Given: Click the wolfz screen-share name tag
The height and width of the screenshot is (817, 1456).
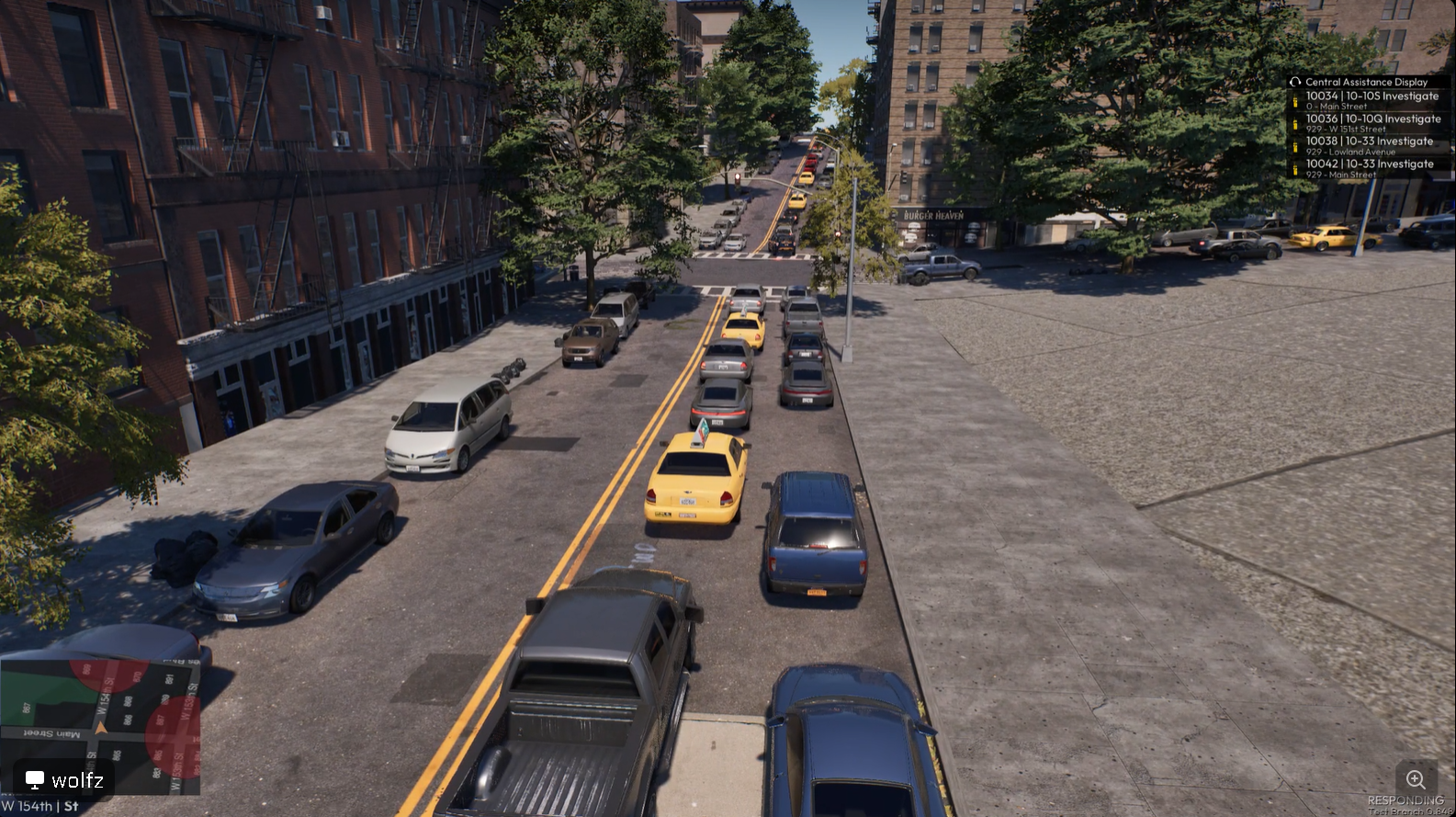Looking at the screenshot, I should coord(64,780).
